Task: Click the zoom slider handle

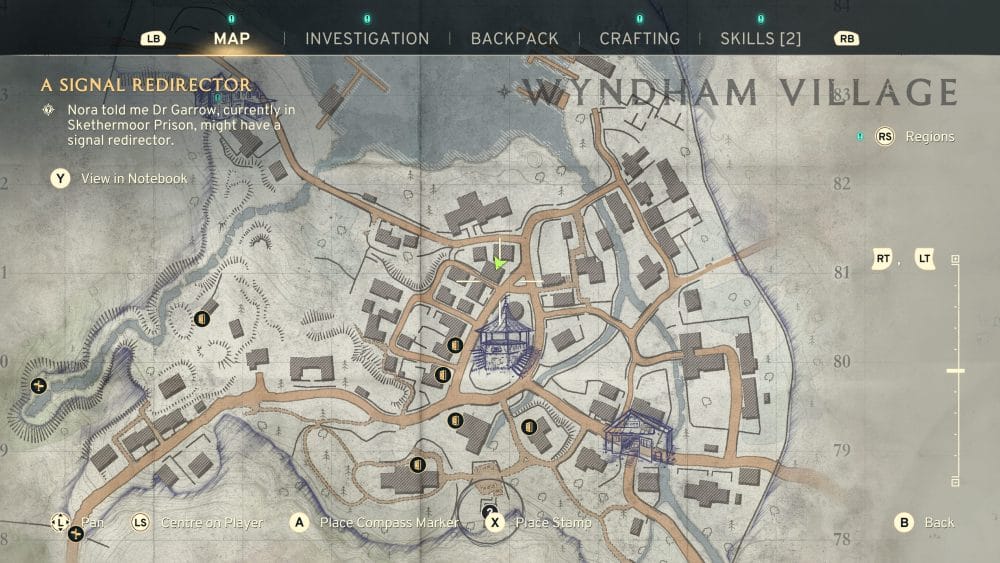Action: 955,371
